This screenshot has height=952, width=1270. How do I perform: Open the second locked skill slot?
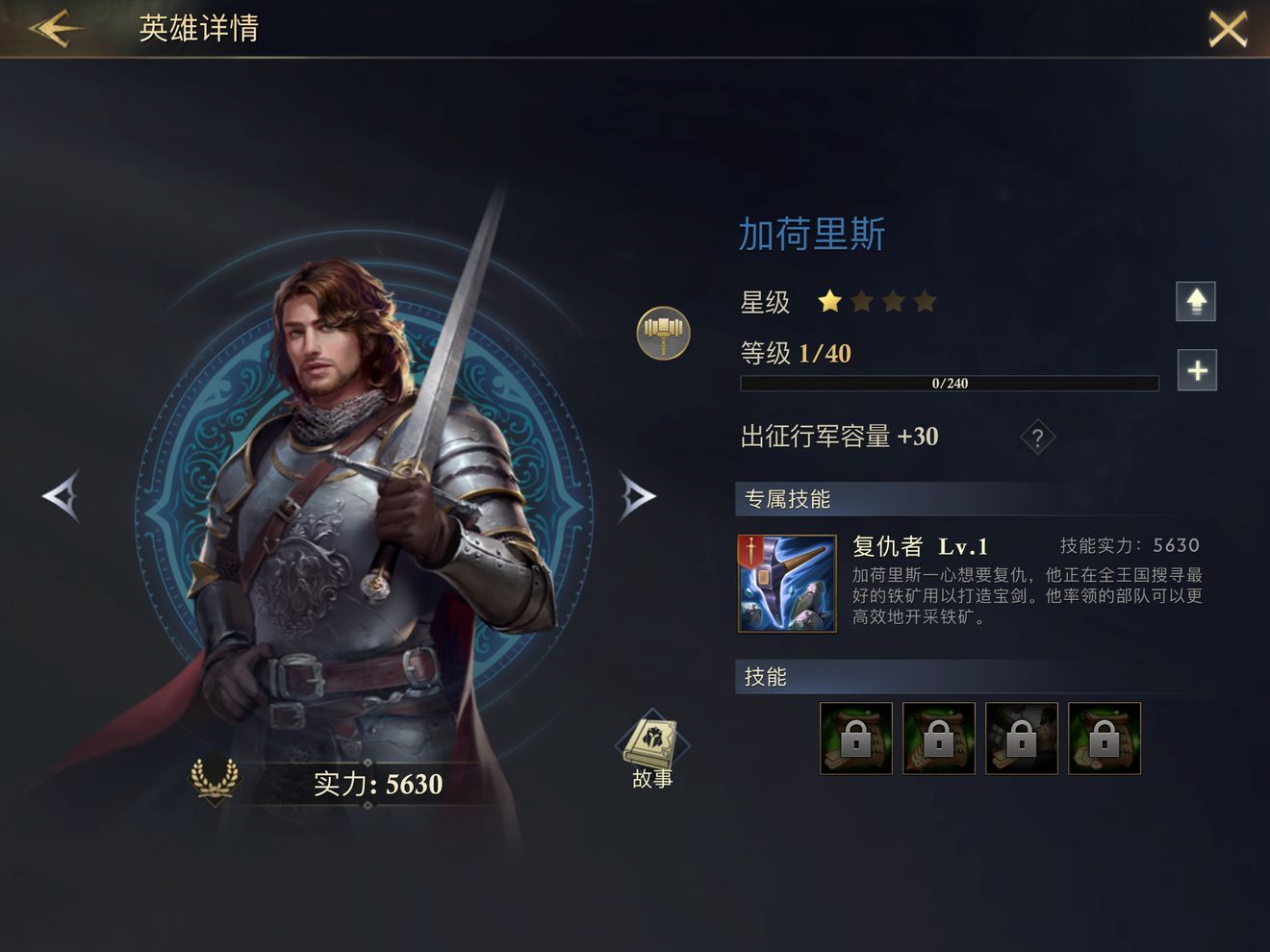pos(938,739)
